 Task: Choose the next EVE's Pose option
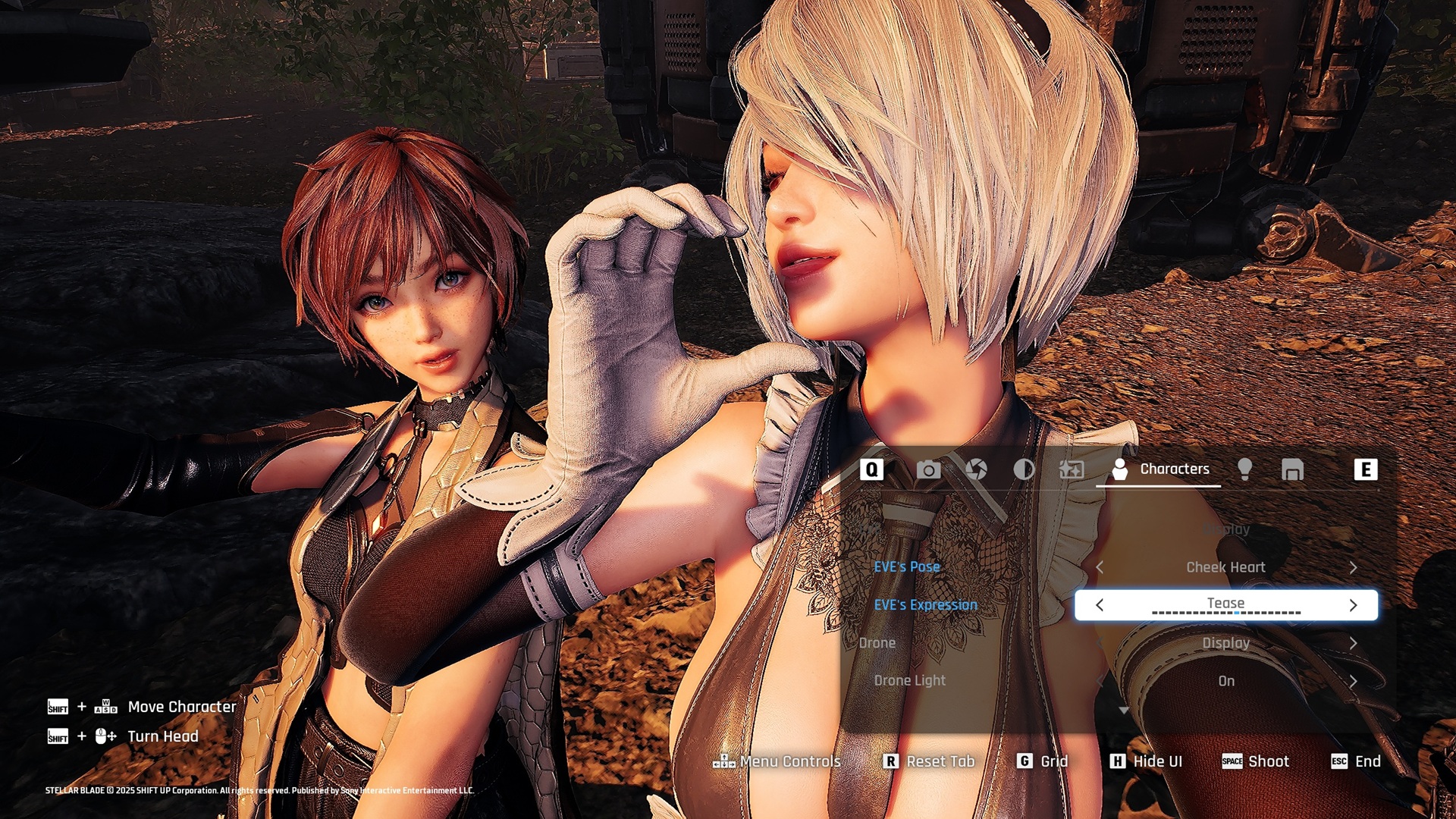coord(1353,567)
